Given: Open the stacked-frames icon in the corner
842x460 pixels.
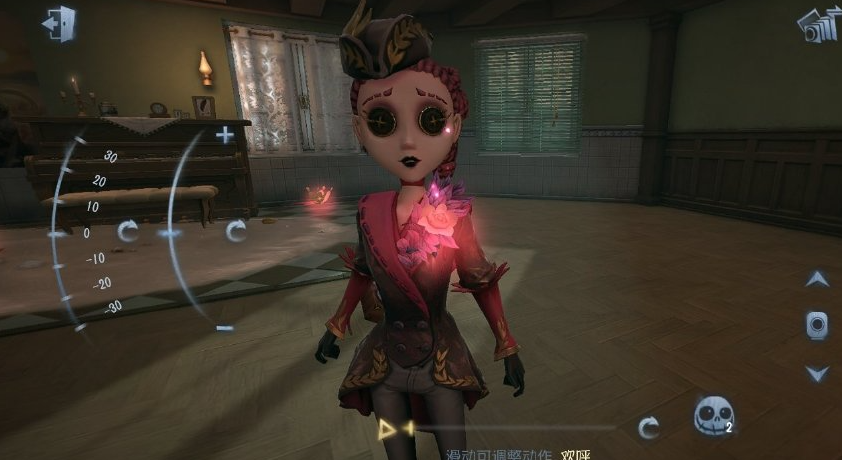Looking at the screenshot, I should [817, 24].
